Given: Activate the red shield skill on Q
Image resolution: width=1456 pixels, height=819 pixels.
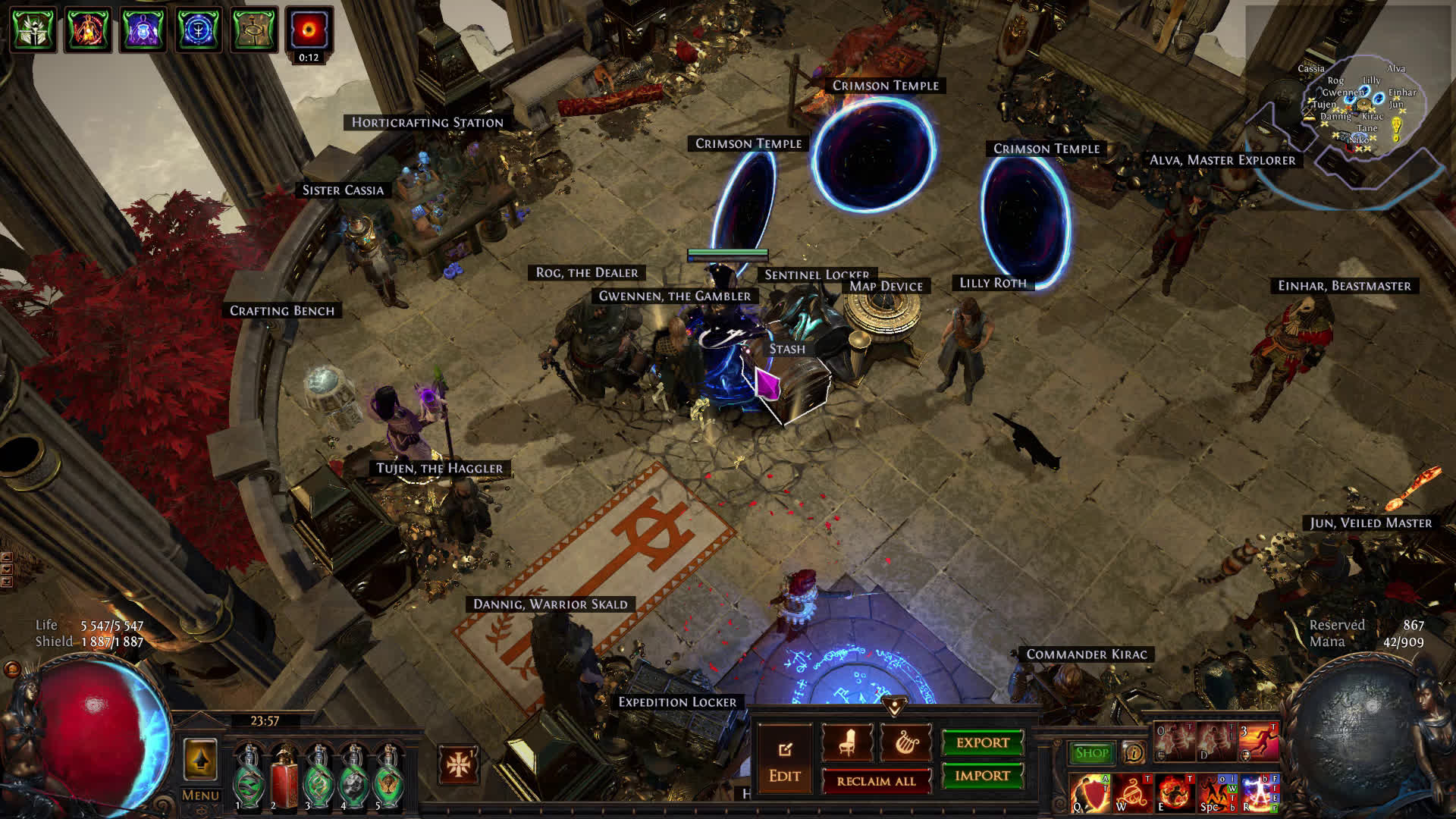Looking at the screenshot, I should pos(1090,793).
